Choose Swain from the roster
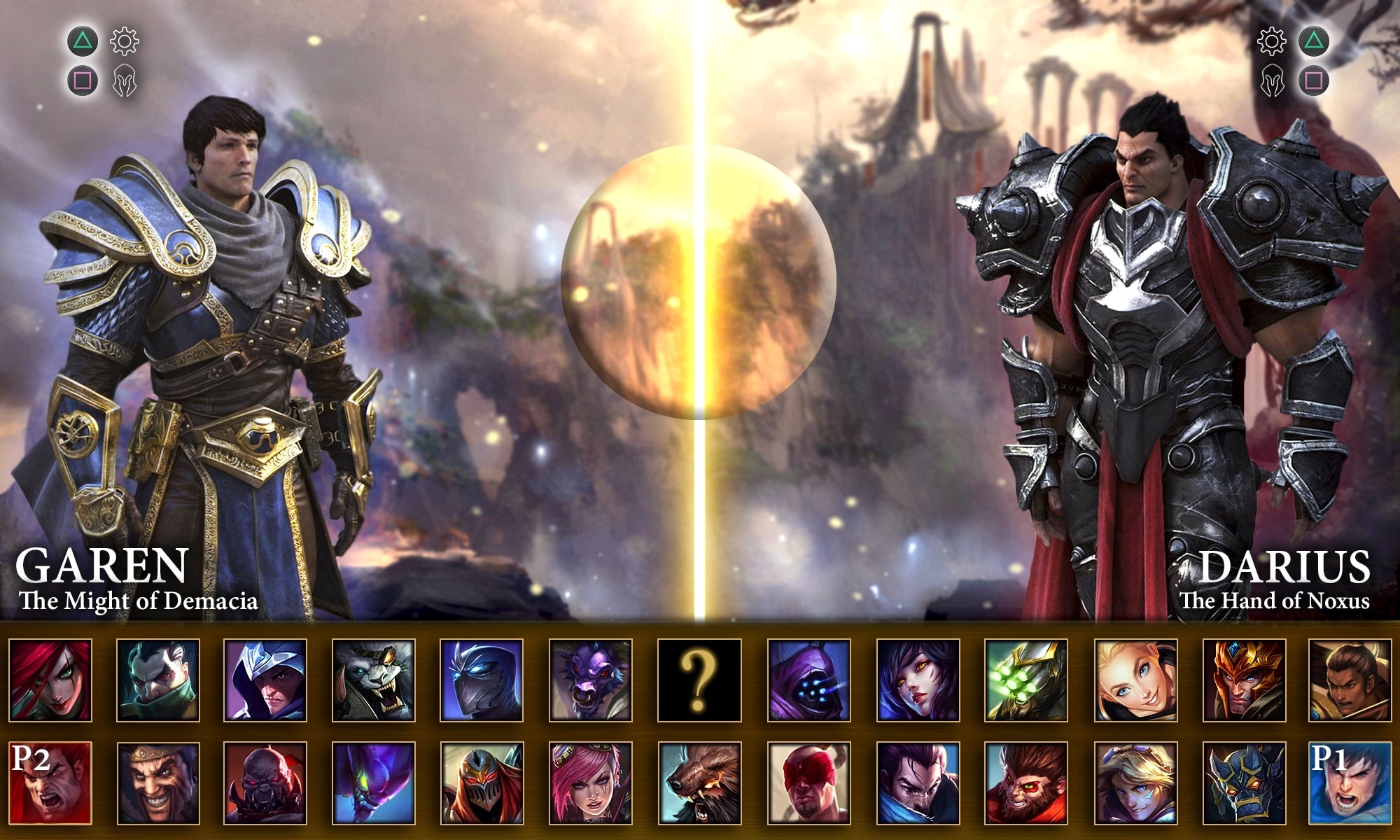The image size is (1400, 840). click(x=158, y=680)
